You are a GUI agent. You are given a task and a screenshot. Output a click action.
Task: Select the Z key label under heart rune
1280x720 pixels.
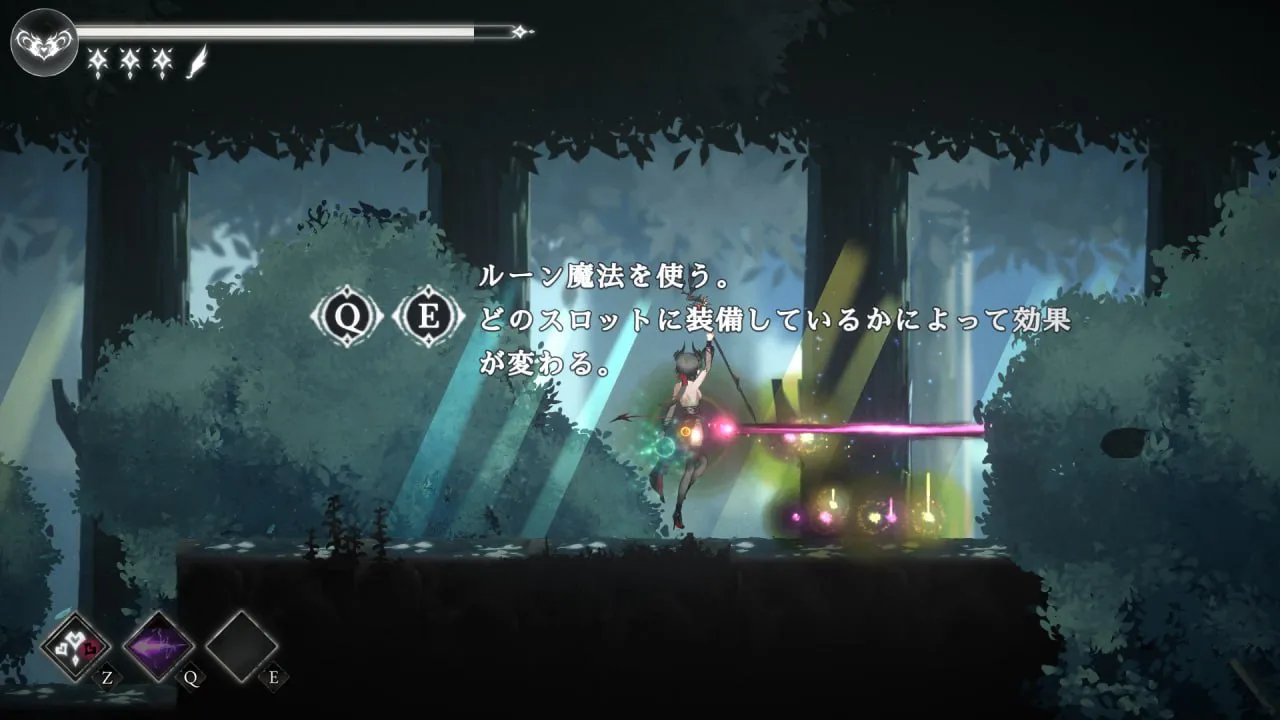(107, 678)
